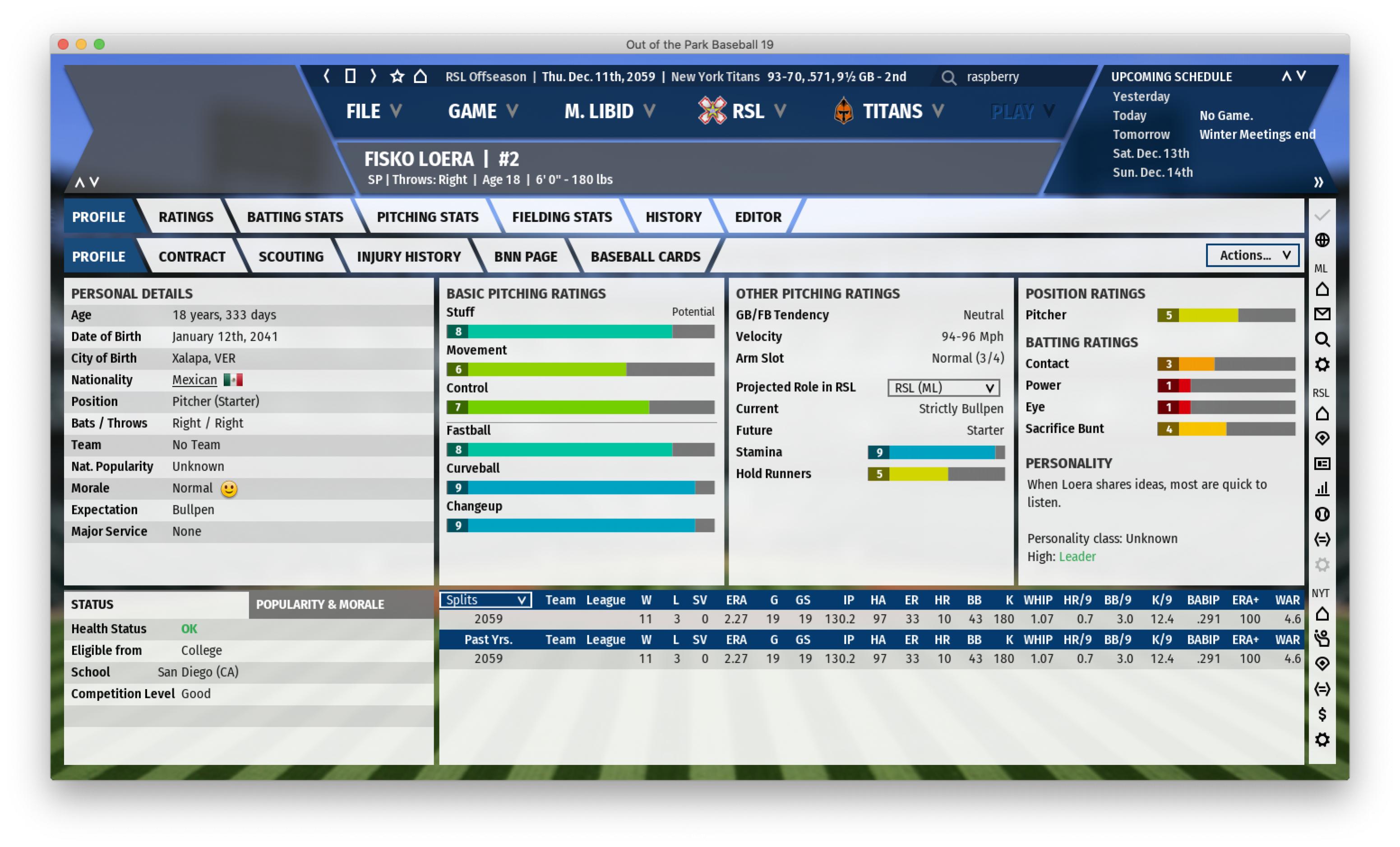Open the Splits dropdown
Image resolution: width=1400 pixels, height=847 pixels.
(x=485, y=600)
